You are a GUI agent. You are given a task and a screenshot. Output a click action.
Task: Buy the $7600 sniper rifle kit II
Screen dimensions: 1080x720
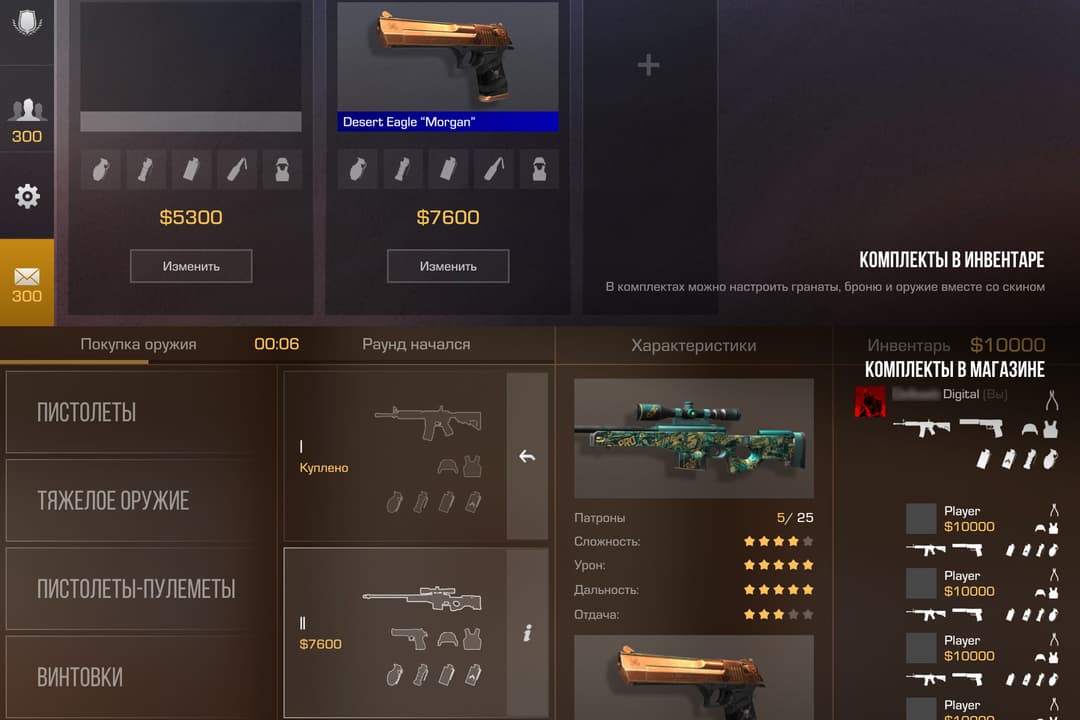point(395,632)
